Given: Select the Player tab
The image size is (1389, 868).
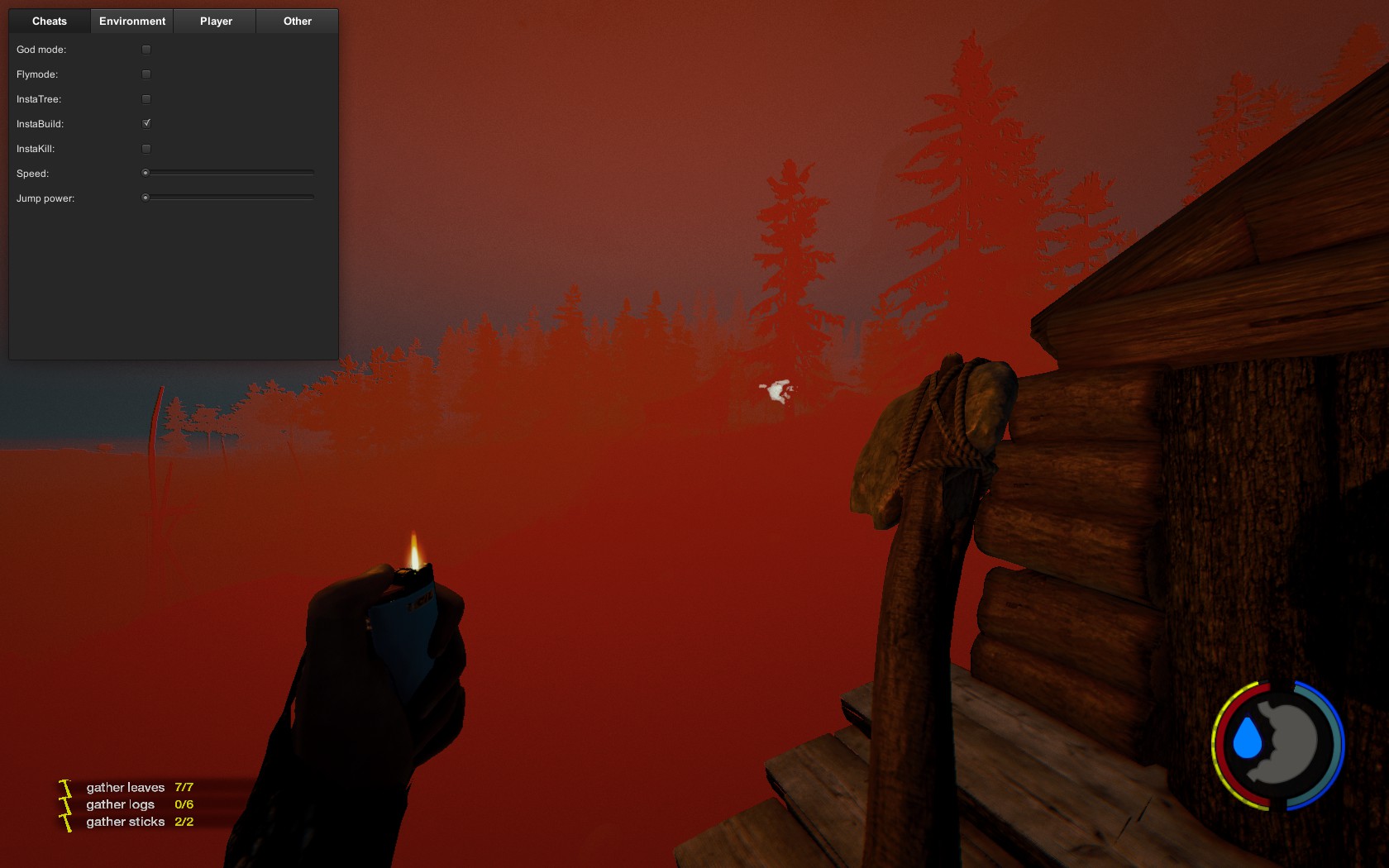Looking at the screenshot, I should [216, 21].
